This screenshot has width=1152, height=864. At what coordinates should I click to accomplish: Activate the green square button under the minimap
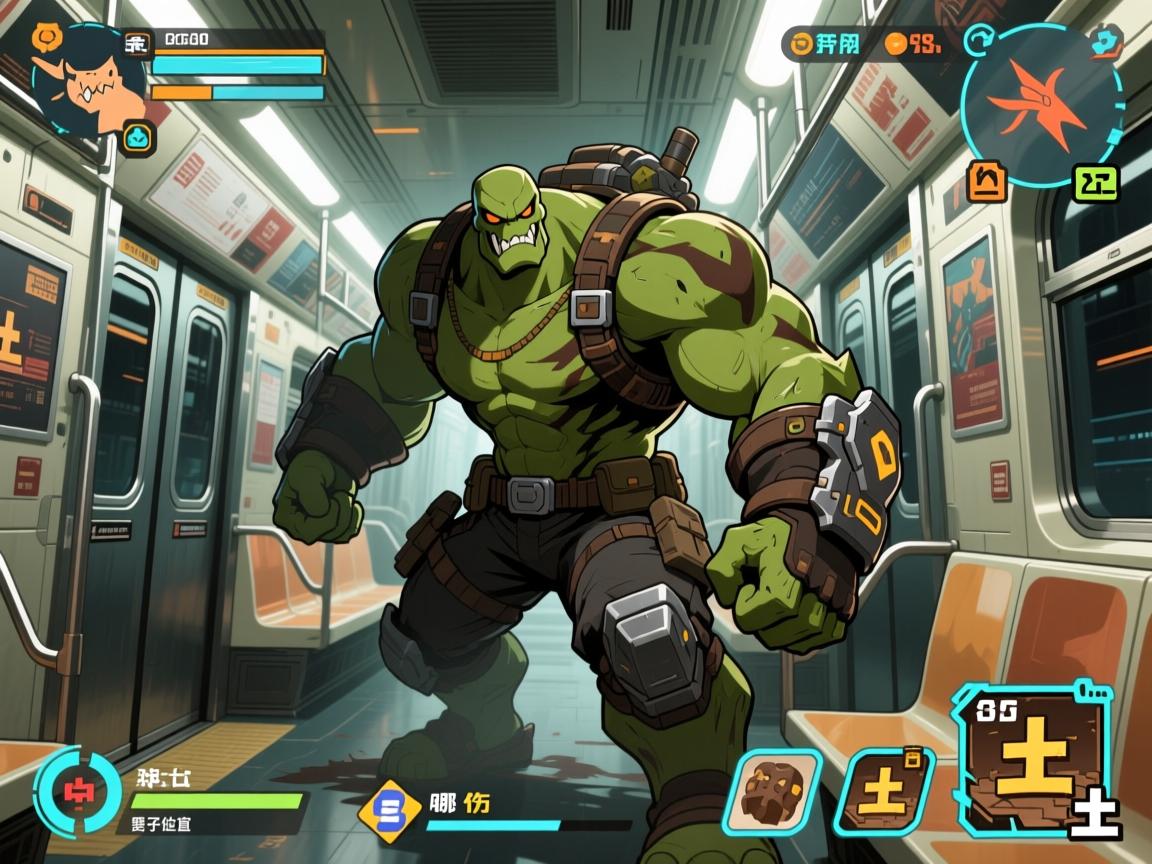tap(1094, 182)
